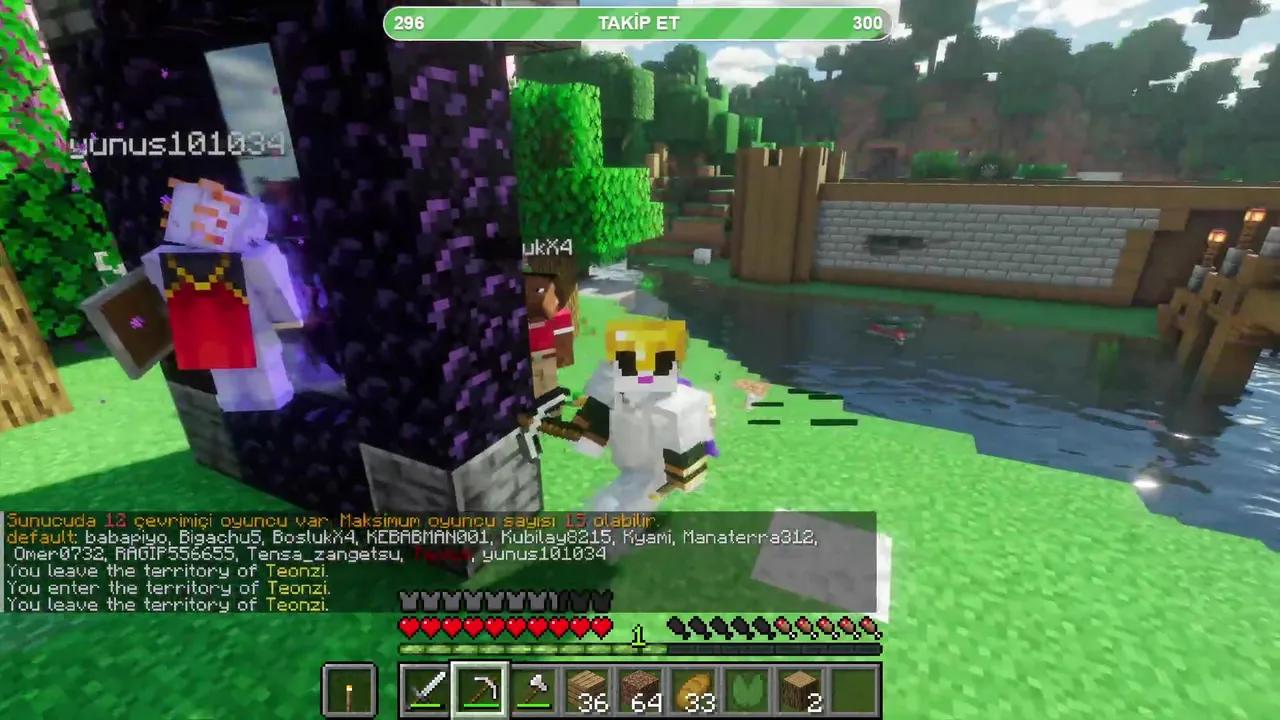Viewport: 1280px width, 720px height.
Task: Click the 33 baked potatoes stack
Action: pyautogui.click(x=697, y=687)
